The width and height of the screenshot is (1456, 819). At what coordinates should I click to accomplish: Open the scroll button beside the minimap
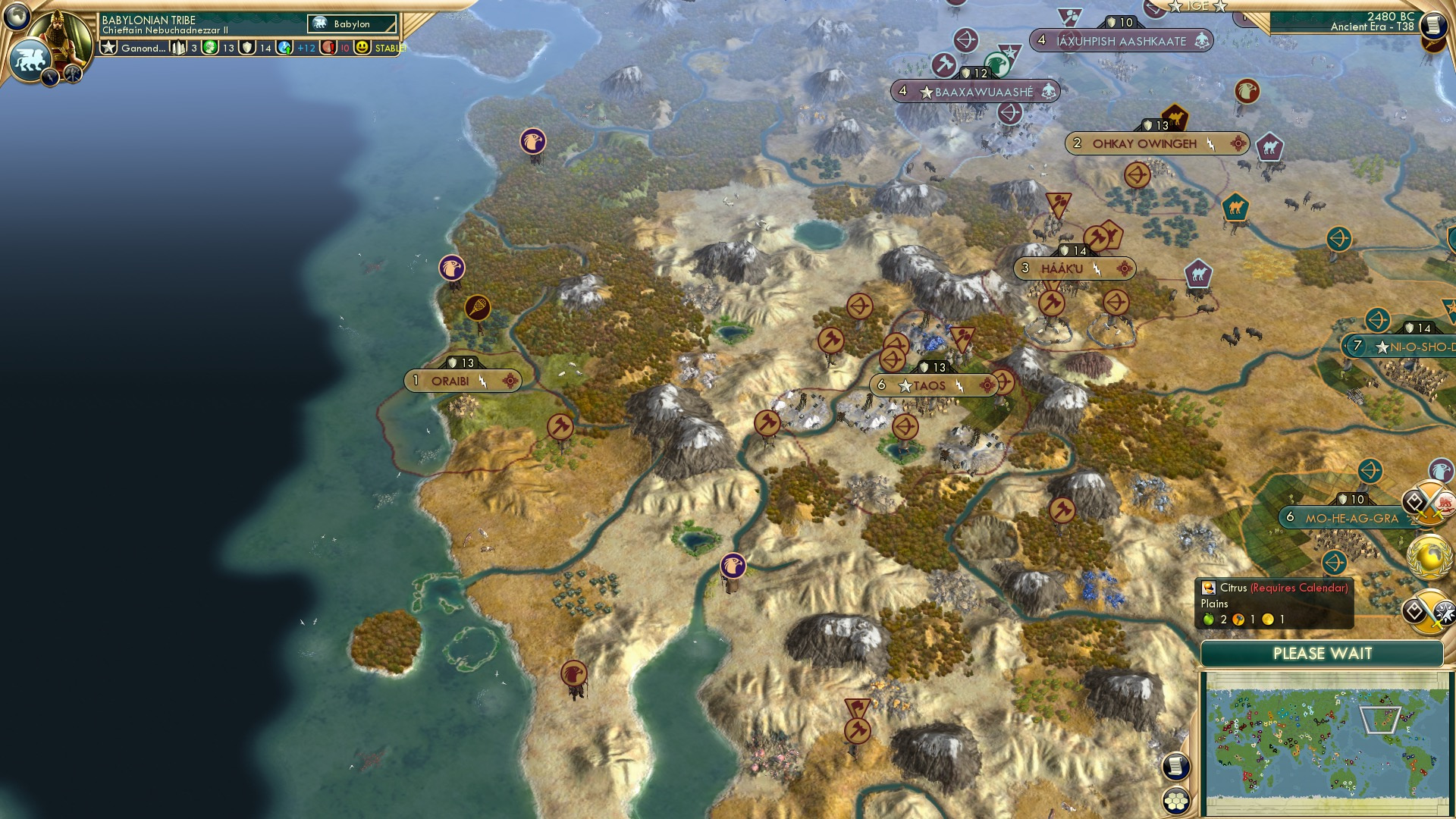pos(1175,766)
